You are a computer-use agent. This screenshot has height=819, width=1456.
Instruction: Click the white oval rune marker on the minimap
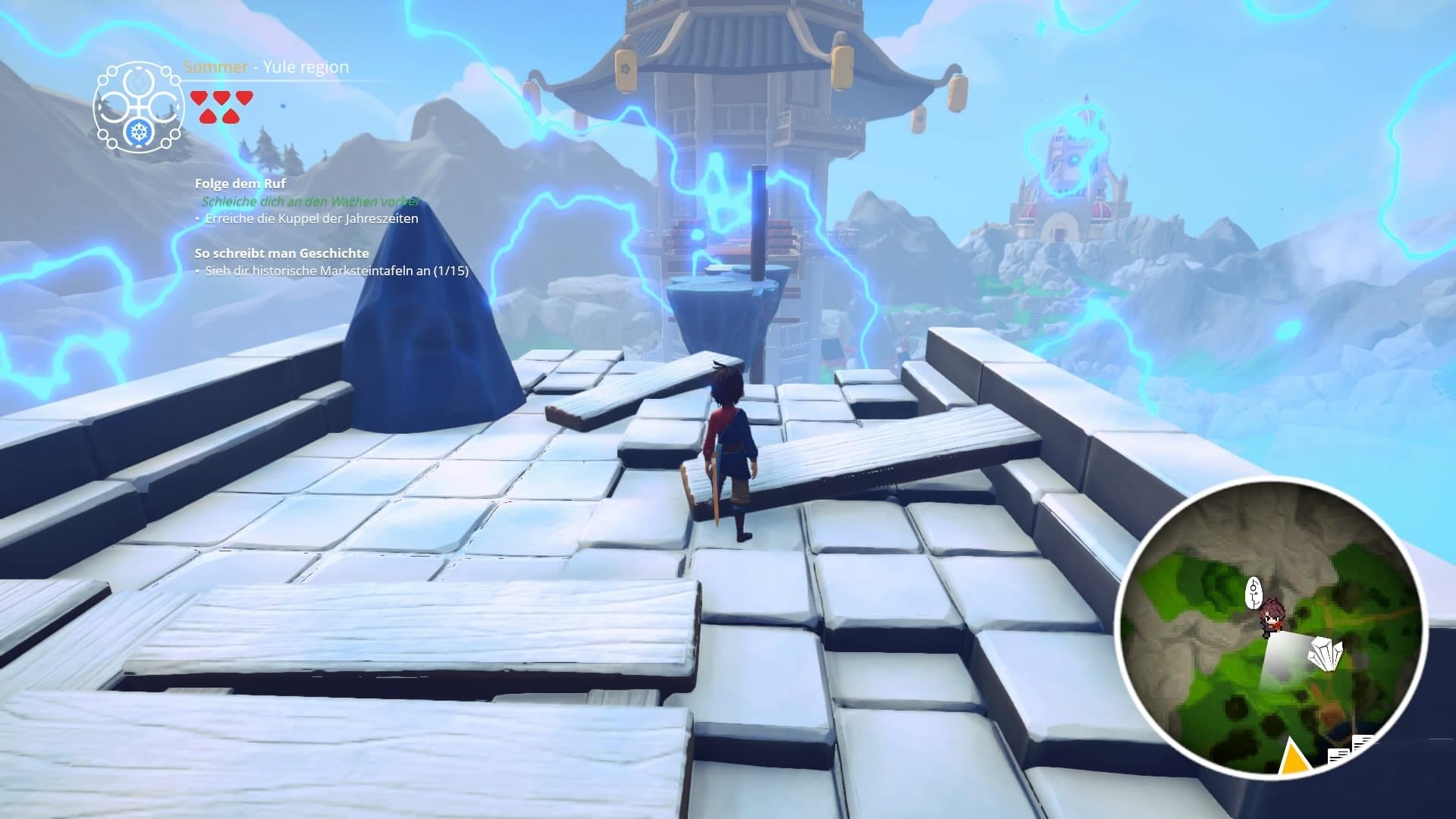pos(1255,591)
